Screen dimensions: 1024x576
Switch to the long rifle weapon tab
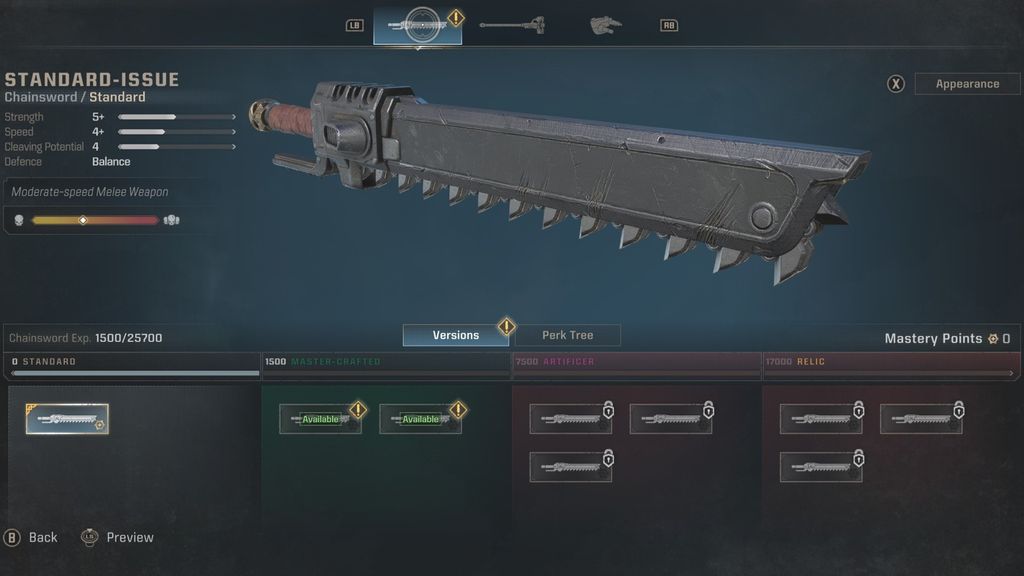pyautogui.click(x=511, y=24)
